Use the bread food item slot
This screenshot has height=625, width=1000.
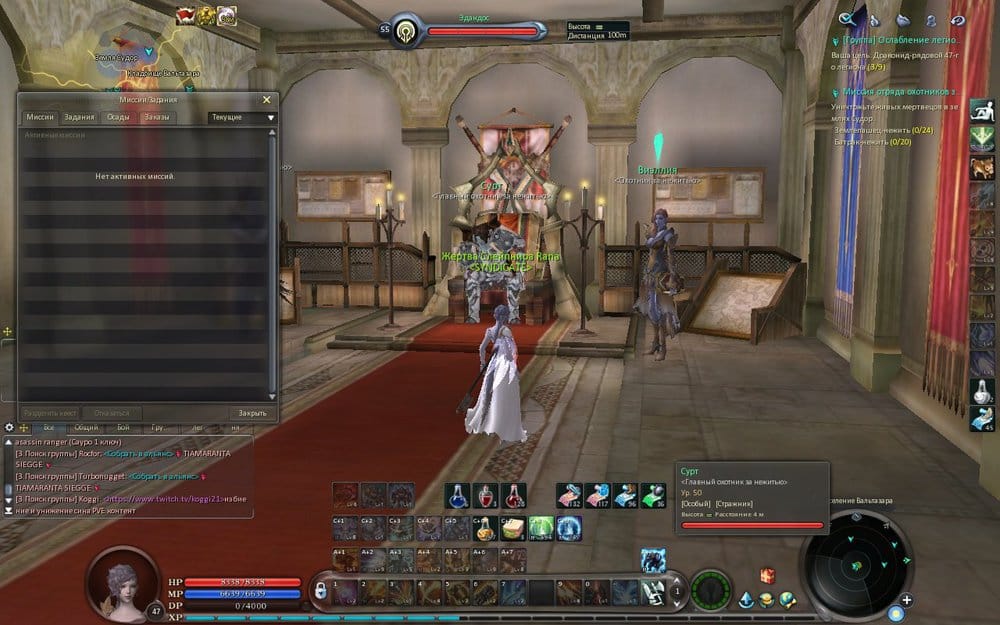pyautogui.click(x=513, y=526)
